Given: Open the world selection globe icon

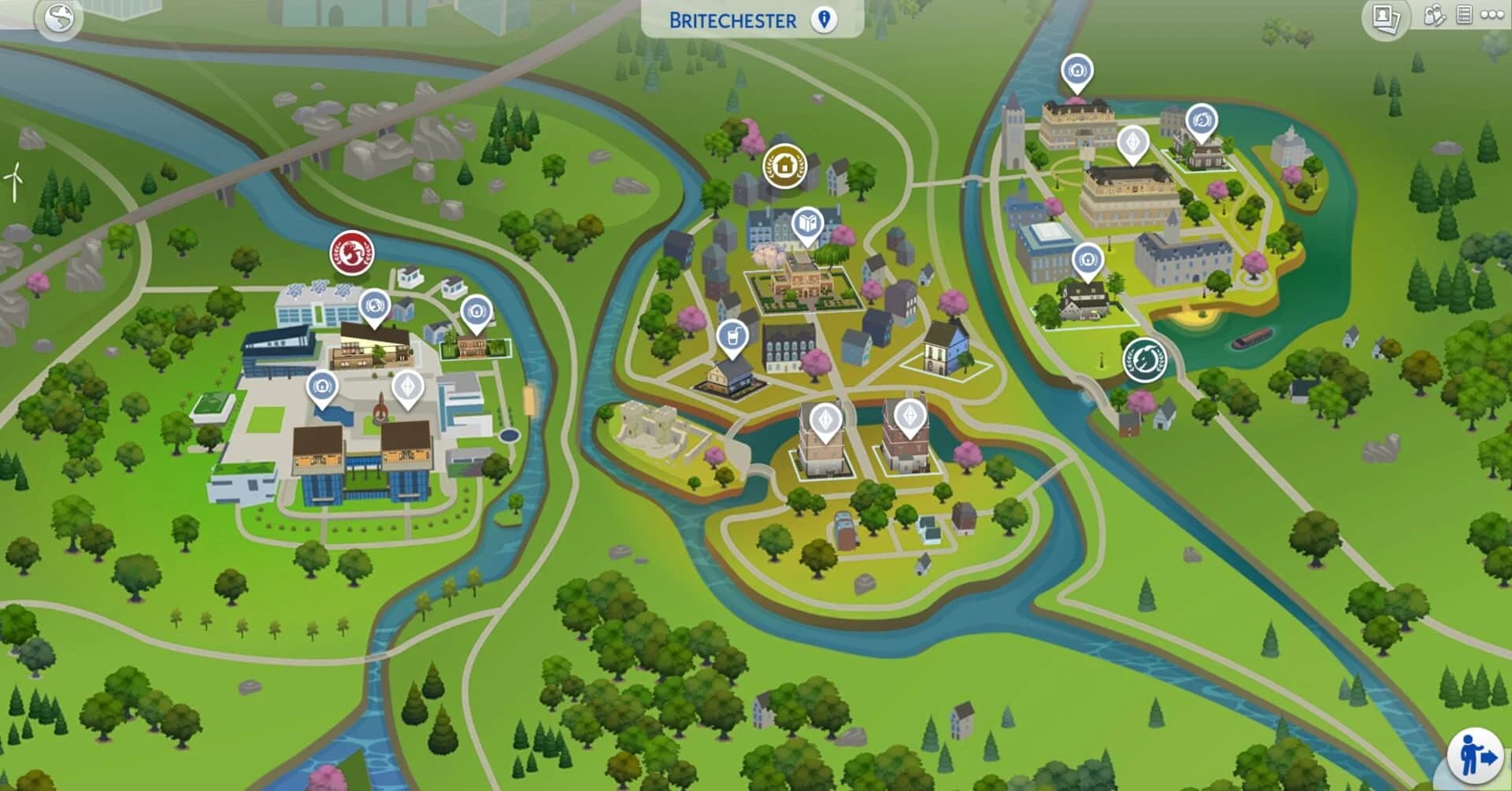Looking at the screenshot, I should point(59,17).
